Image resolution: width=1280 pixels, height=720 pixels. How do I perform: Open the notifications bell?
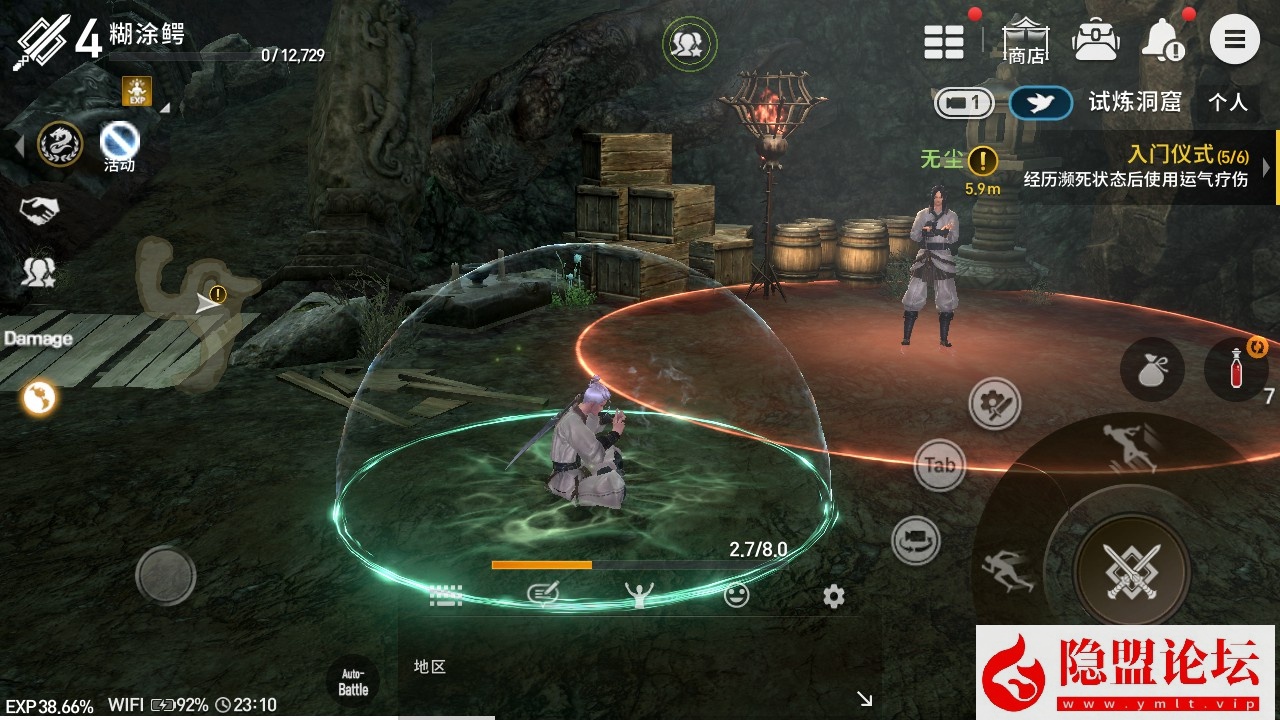click(1162, 41)
